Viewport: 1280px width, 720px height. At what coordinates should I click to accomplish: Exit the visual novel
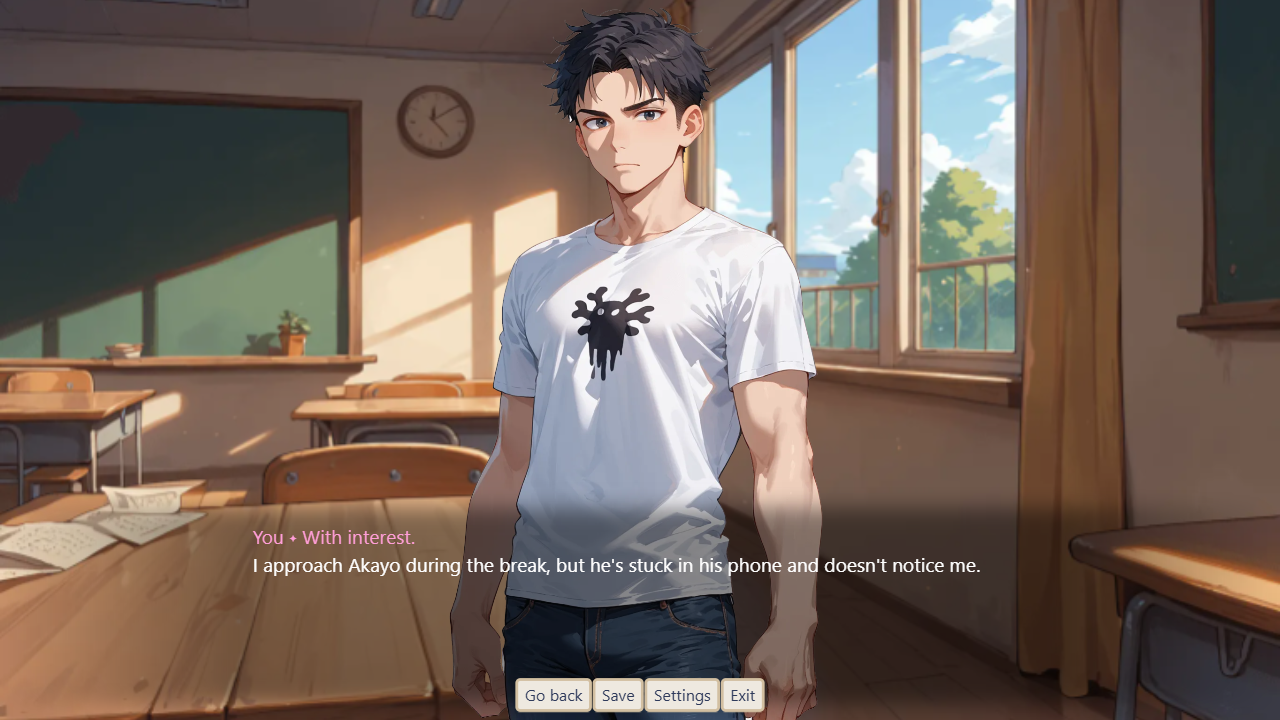tap(743, 695)
